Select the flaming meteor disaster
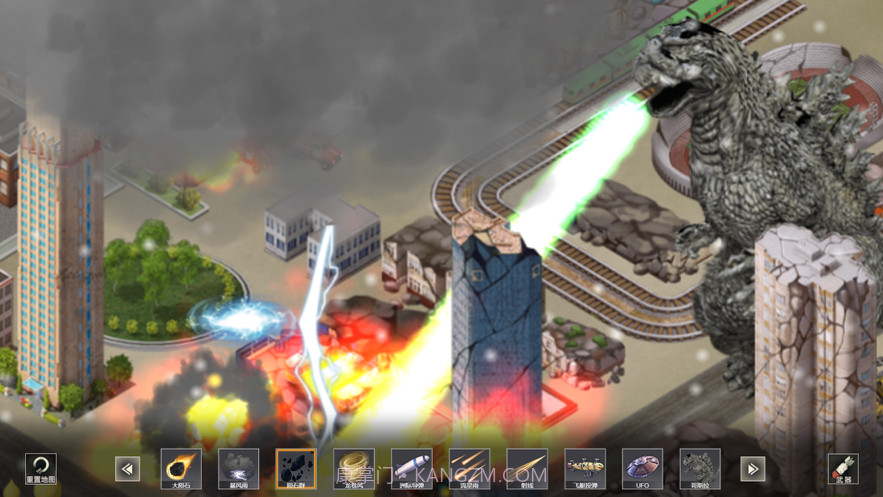The height and width of the screenshot is (497, 883). coord(181,468)
